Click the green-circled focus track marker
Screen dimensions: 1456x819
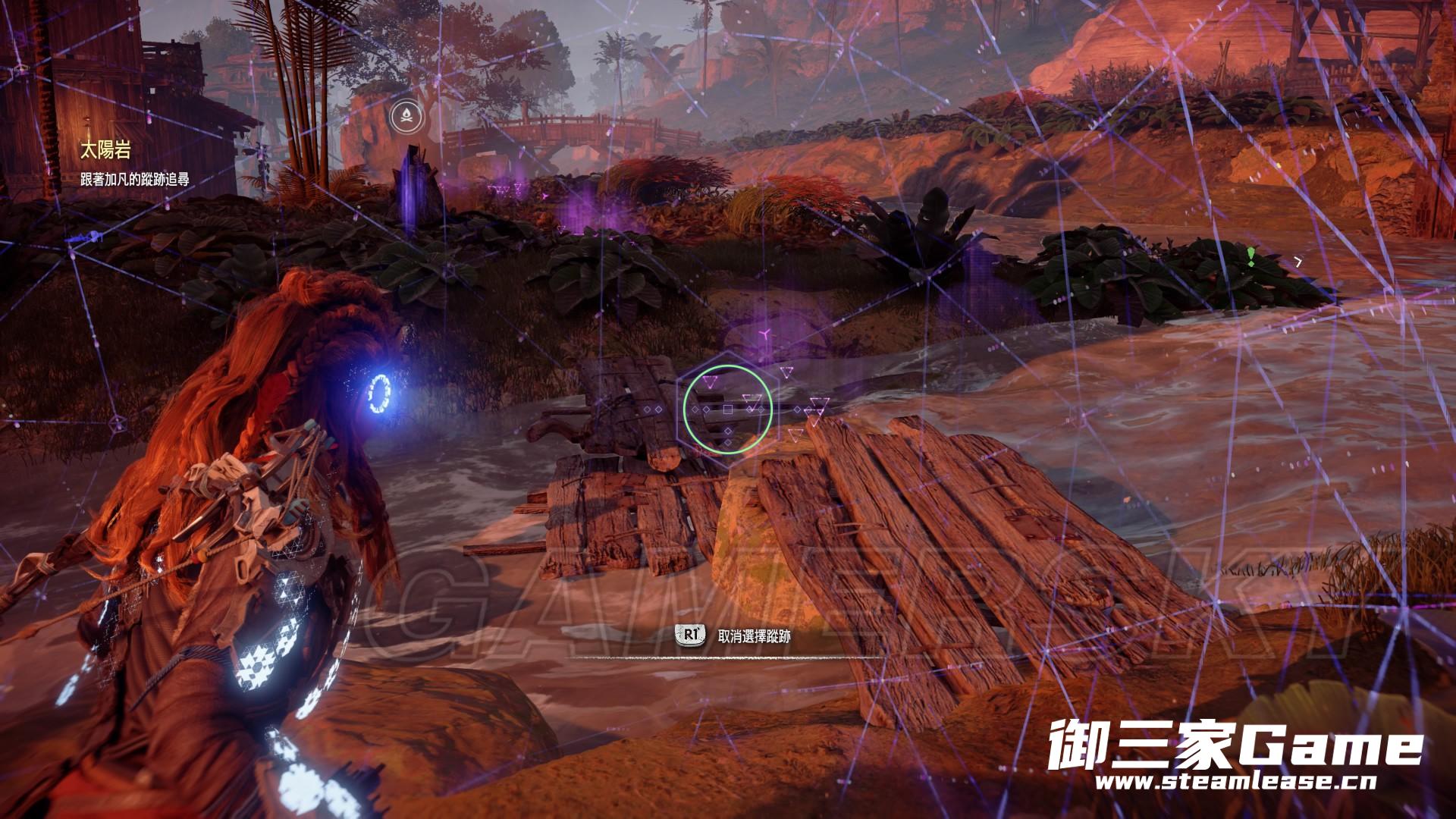tap(728, 409)
